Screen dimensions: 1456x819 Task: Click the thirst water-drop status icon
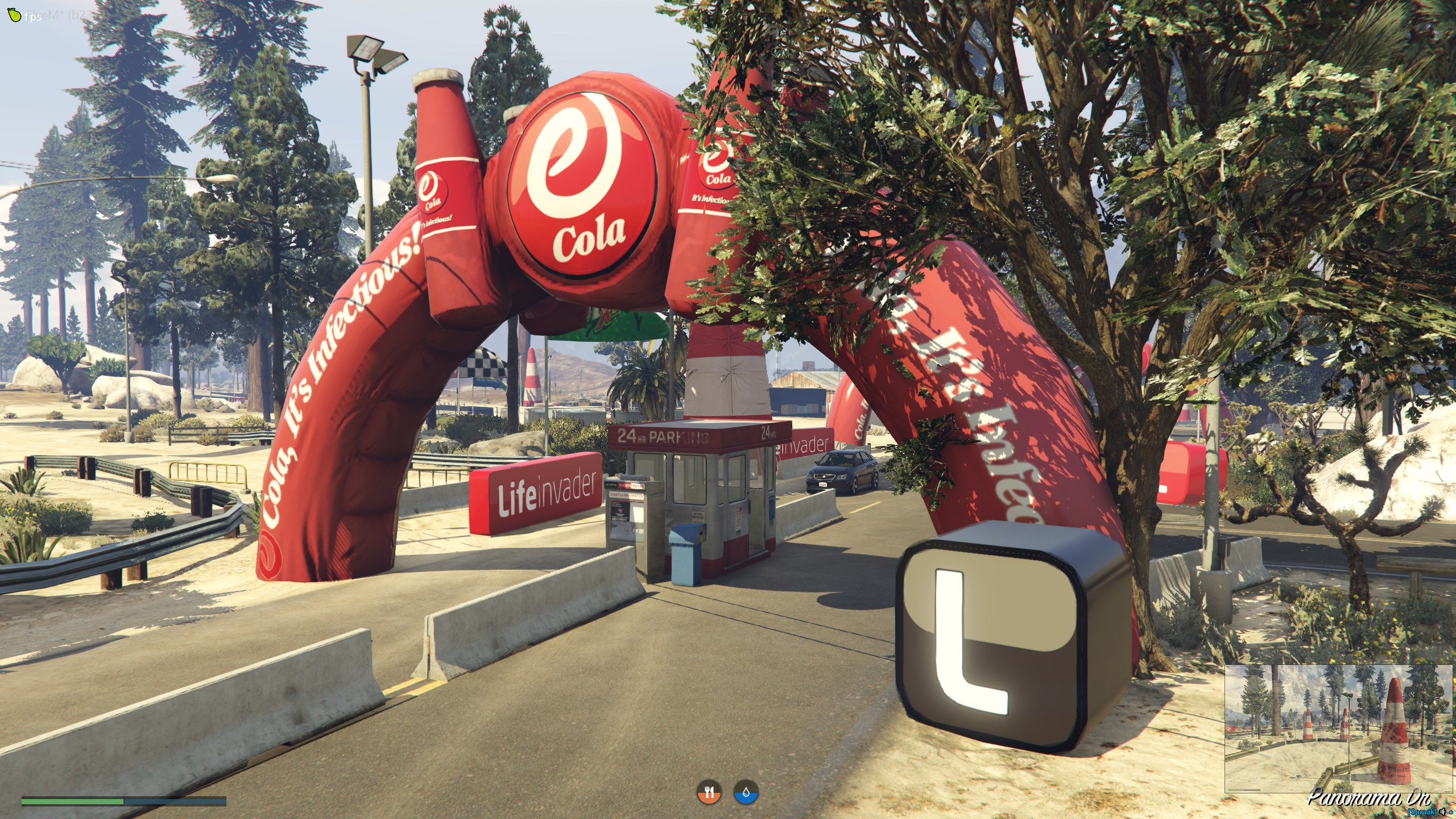point(746,792)
